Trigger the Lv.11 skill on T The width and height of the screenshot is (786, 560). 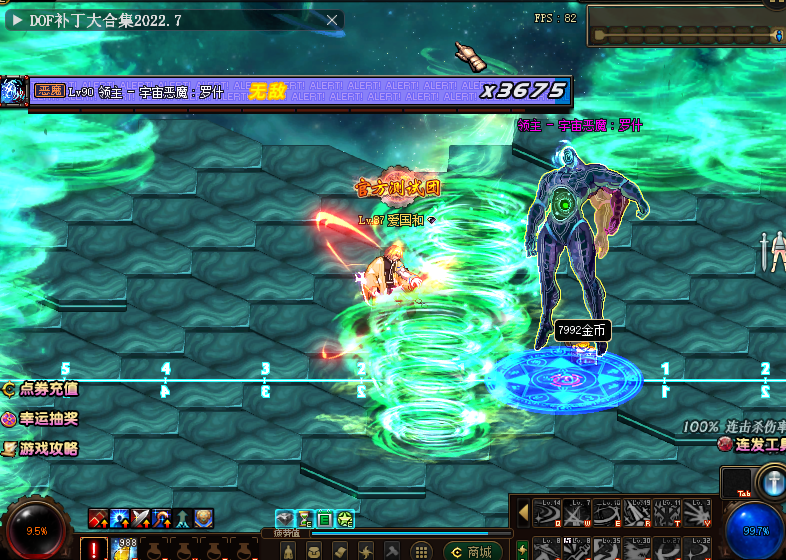(668, 513)
